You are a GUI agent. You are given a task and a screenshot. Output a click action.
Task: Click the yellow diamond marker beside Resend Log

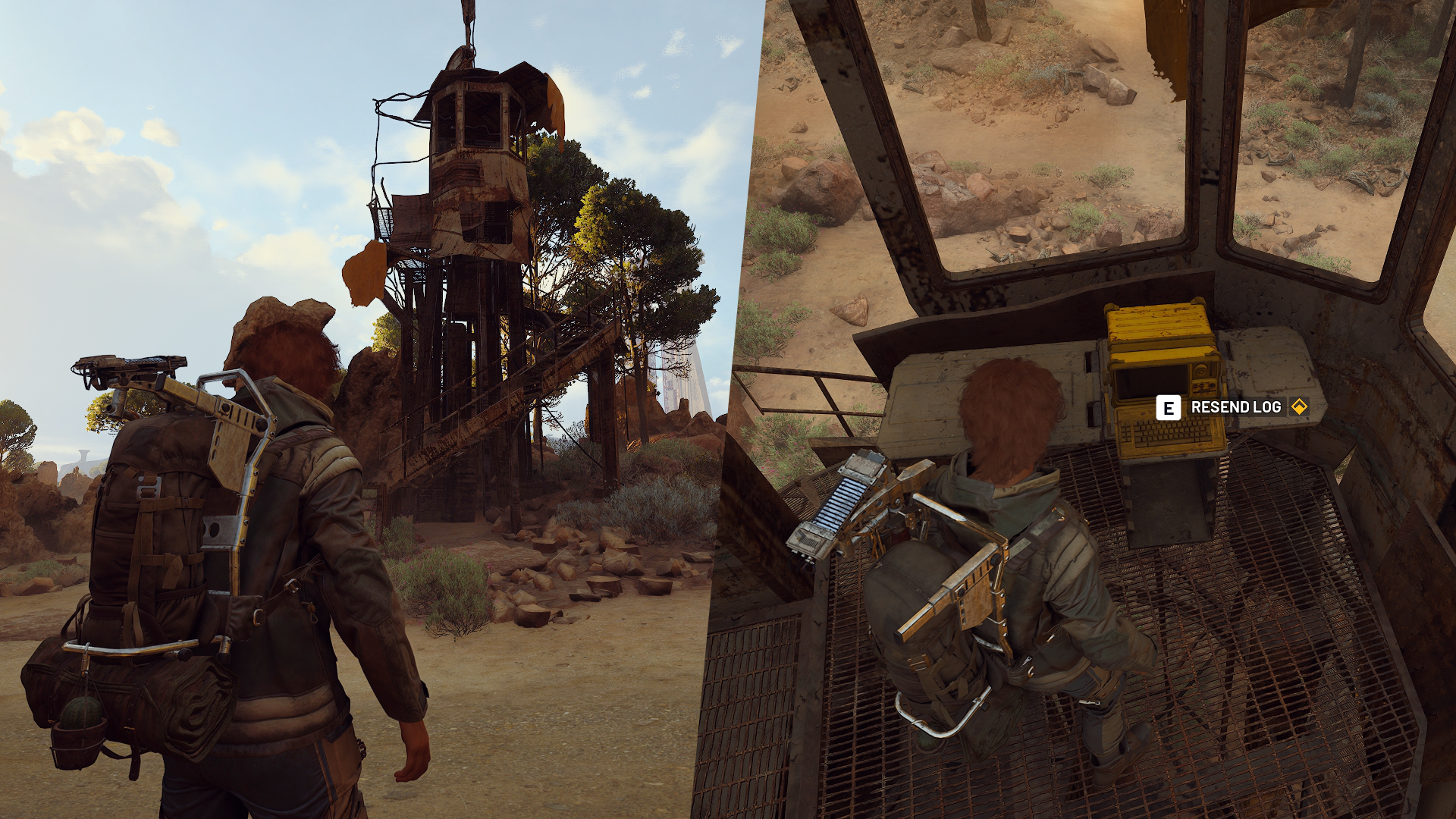[1299, 407]
